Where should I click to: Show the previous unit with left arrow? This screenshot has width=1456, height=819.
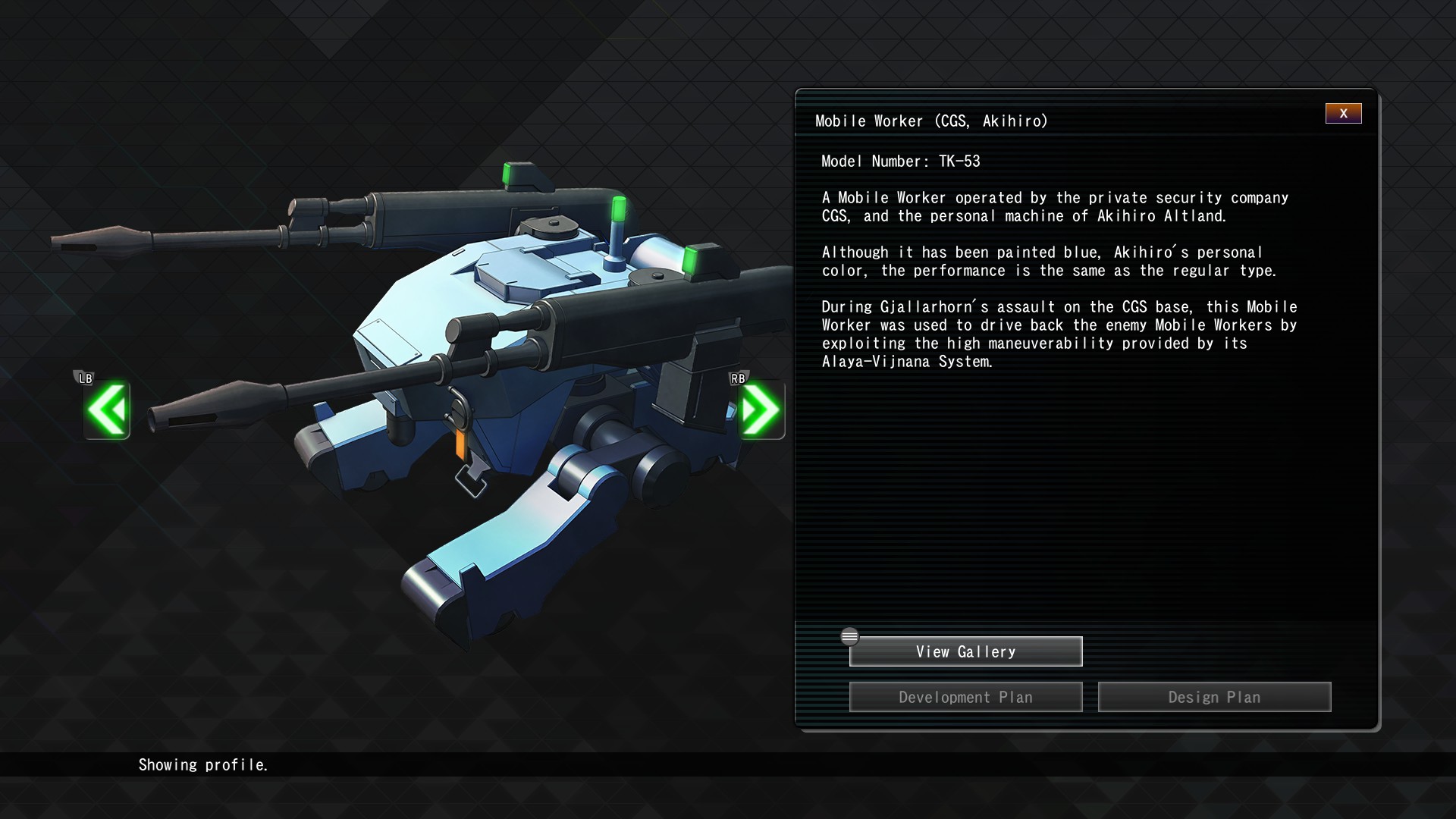point(107,410)
